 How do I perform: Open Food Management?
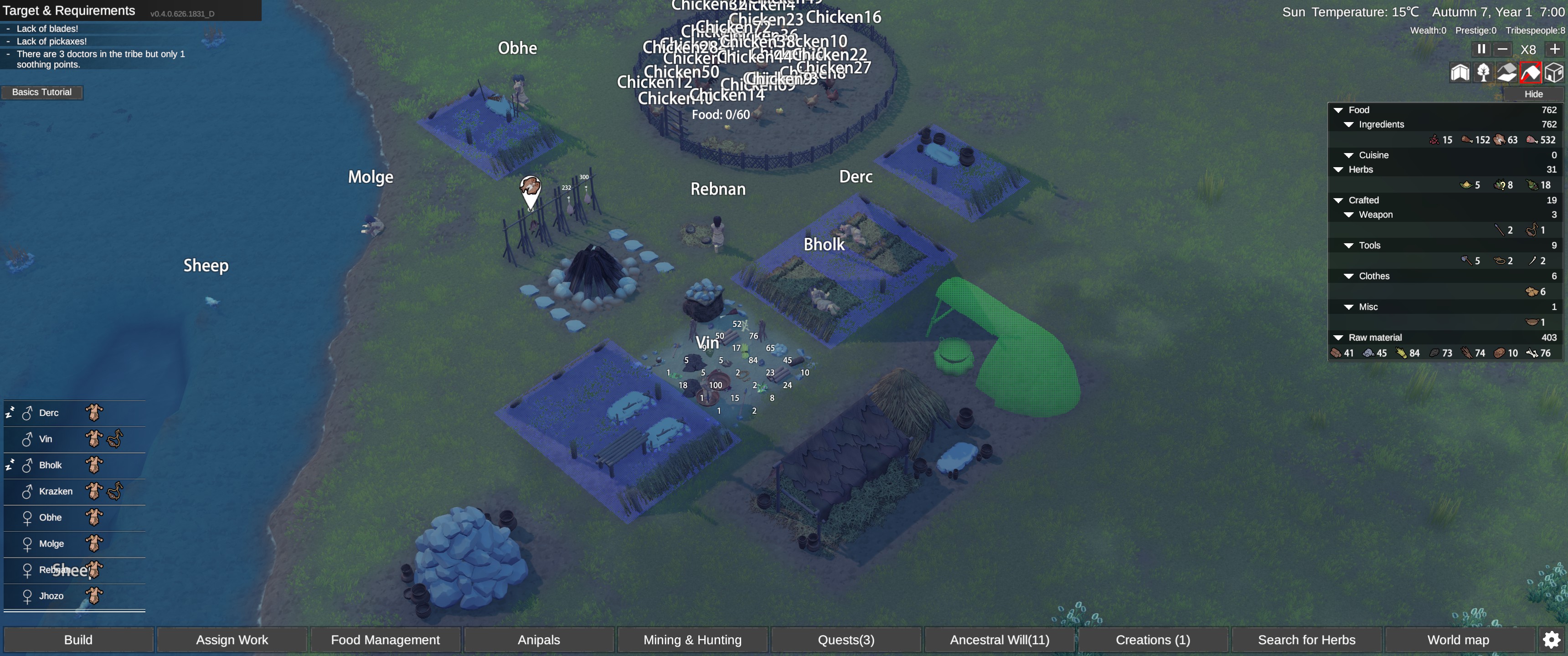[x=385, y=640]
